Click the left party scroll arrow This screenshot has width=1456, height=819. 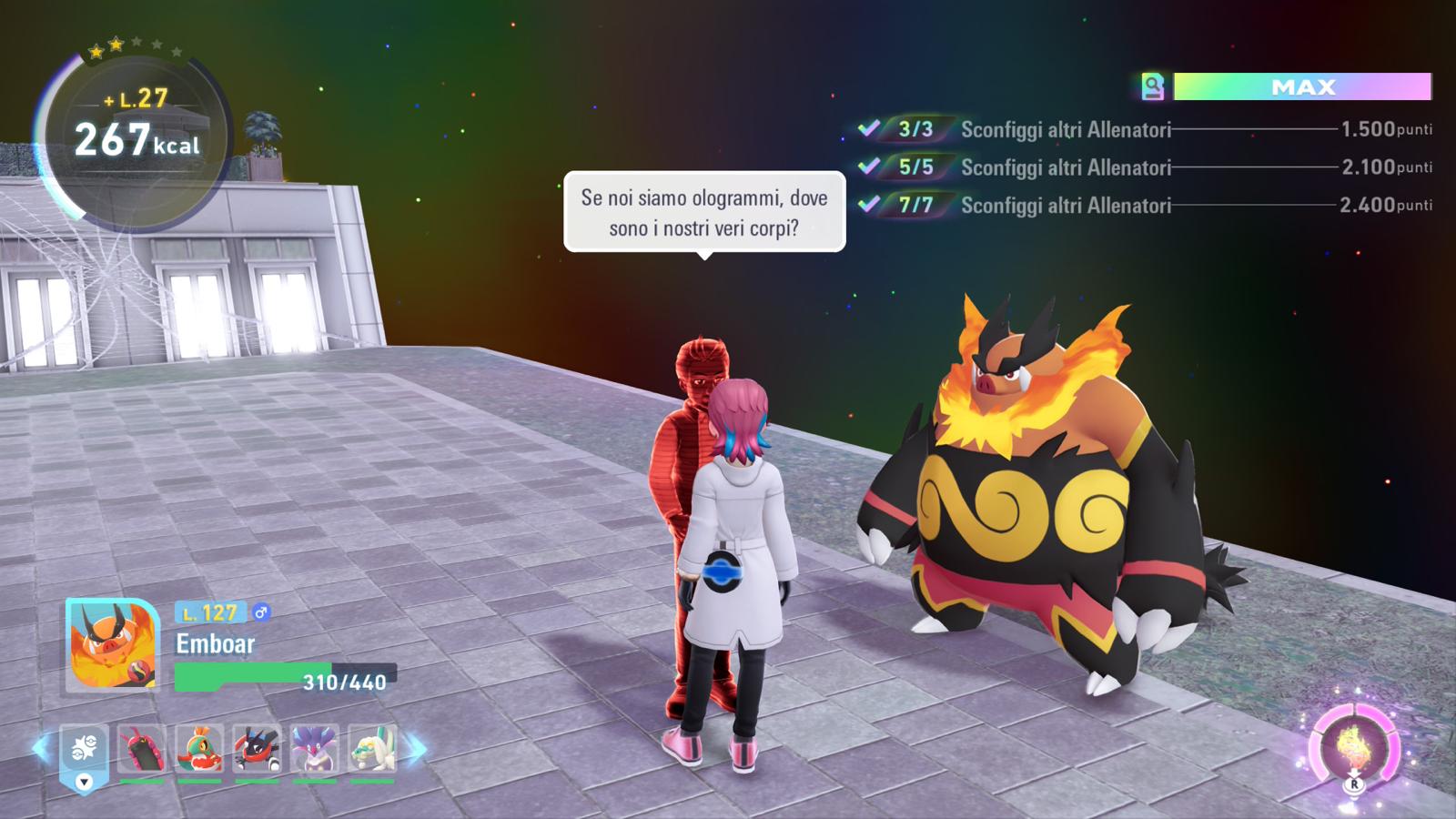[41, 749]
